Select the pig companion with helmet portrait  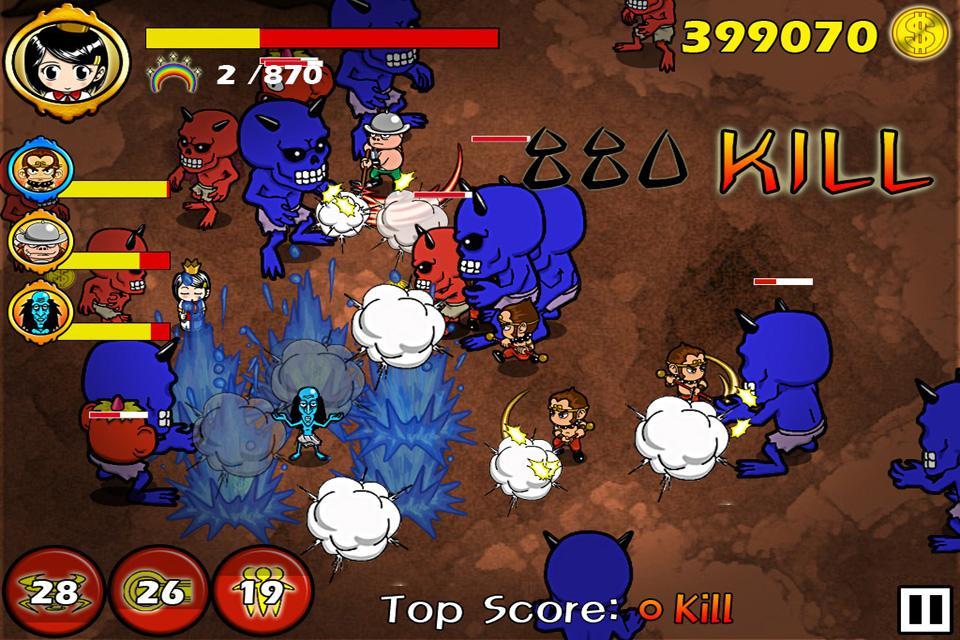38,241
